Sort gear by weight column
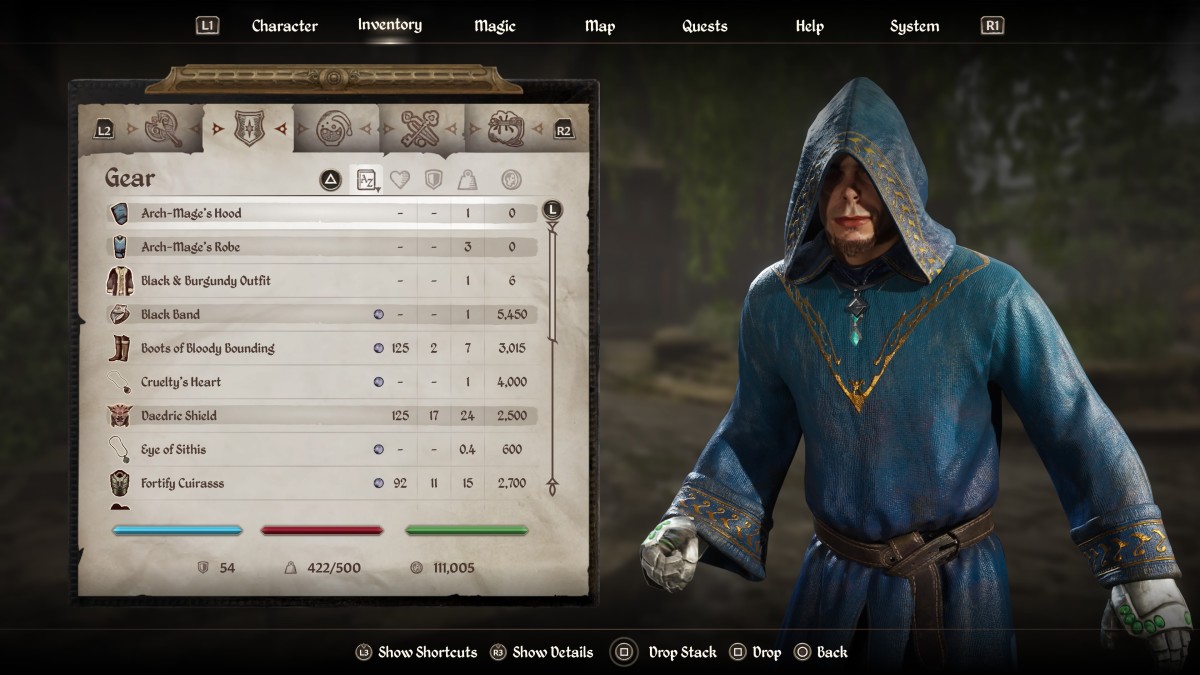This screenshot has width=1200, height=675. [467, 180]
